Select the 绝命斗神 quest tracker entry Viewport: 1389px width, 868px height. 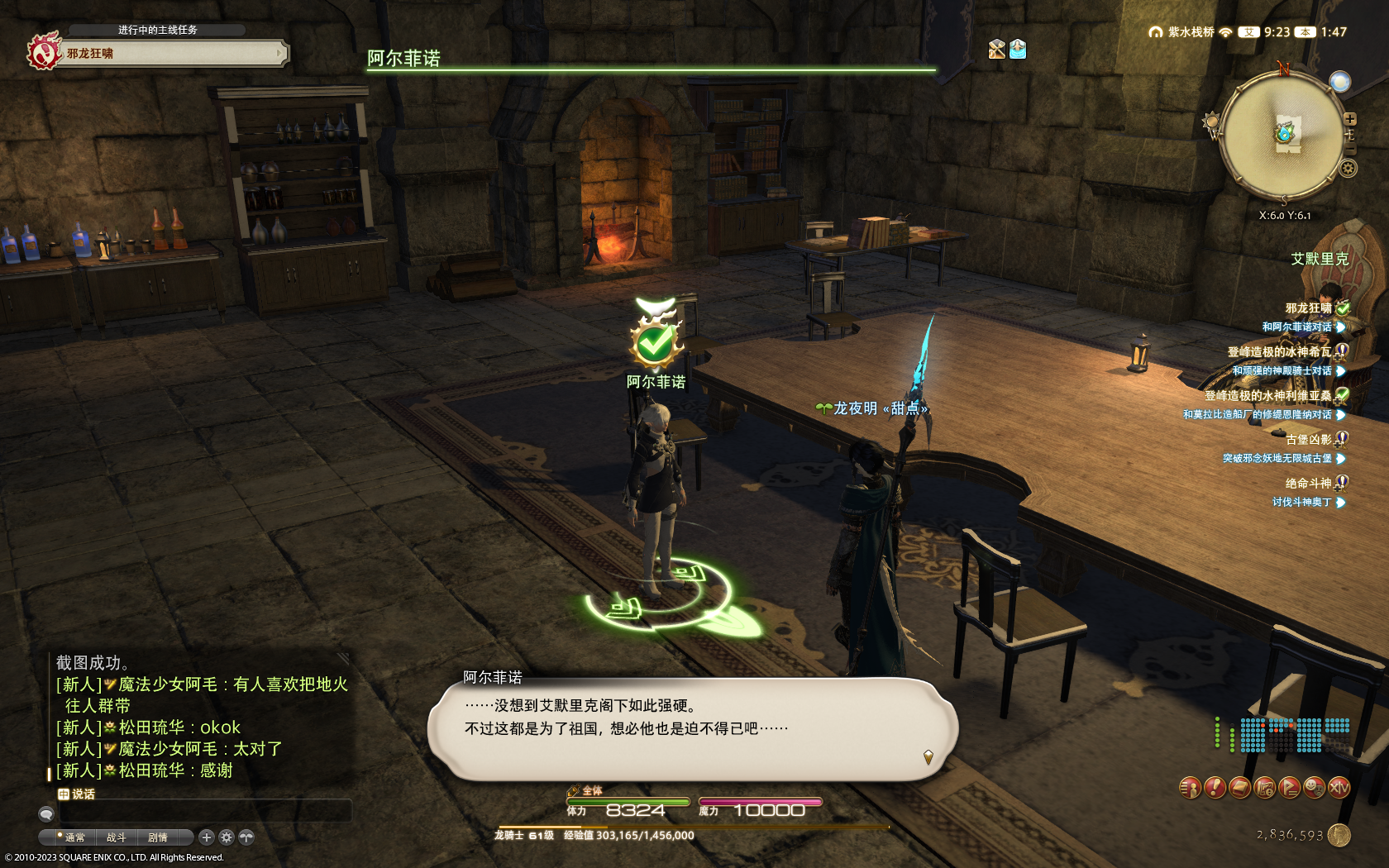pos(1308,483)
